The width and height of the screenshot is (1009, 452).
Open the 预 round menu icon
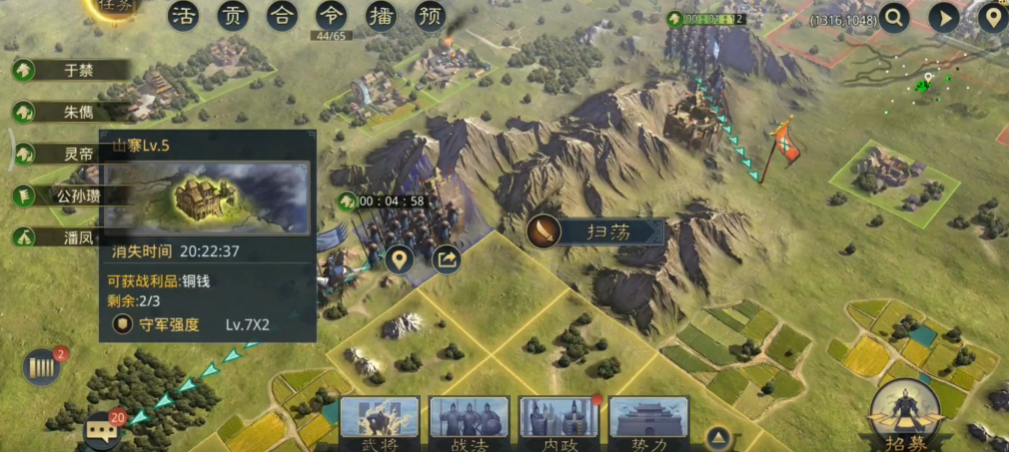click(430, 16)
